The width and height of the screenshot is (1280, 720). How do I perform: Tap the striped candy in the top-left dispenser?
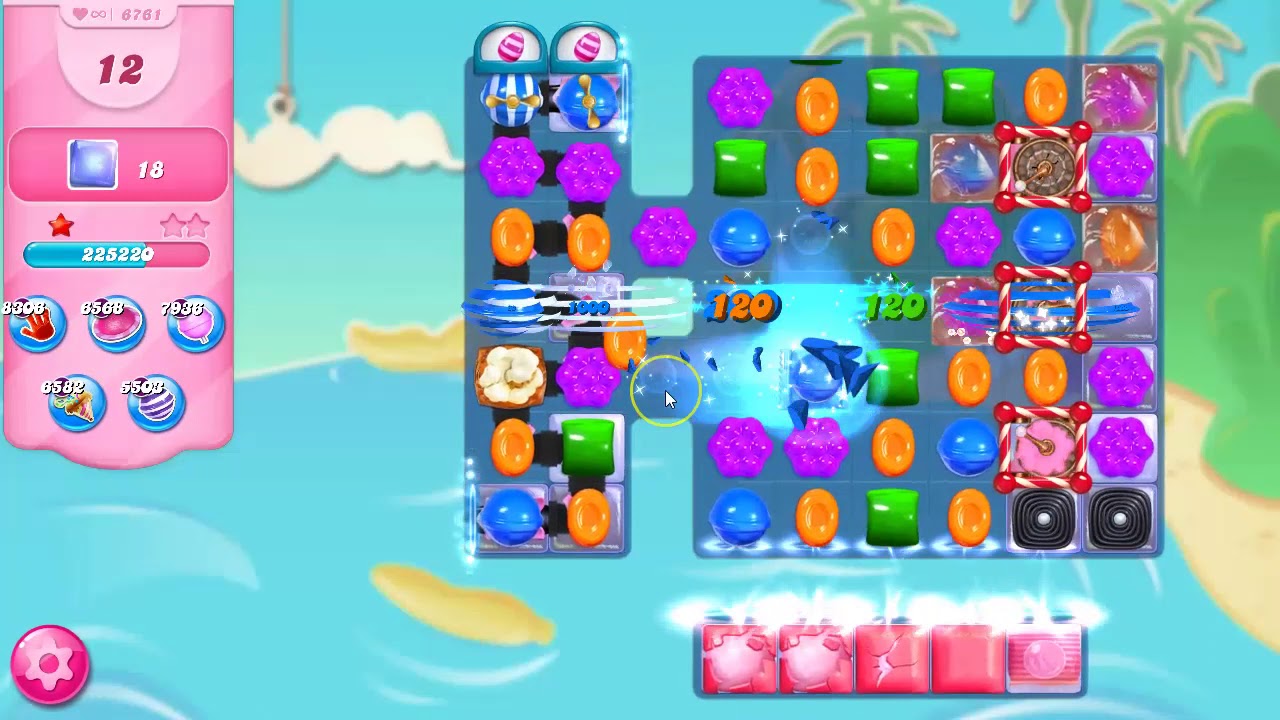513,44
